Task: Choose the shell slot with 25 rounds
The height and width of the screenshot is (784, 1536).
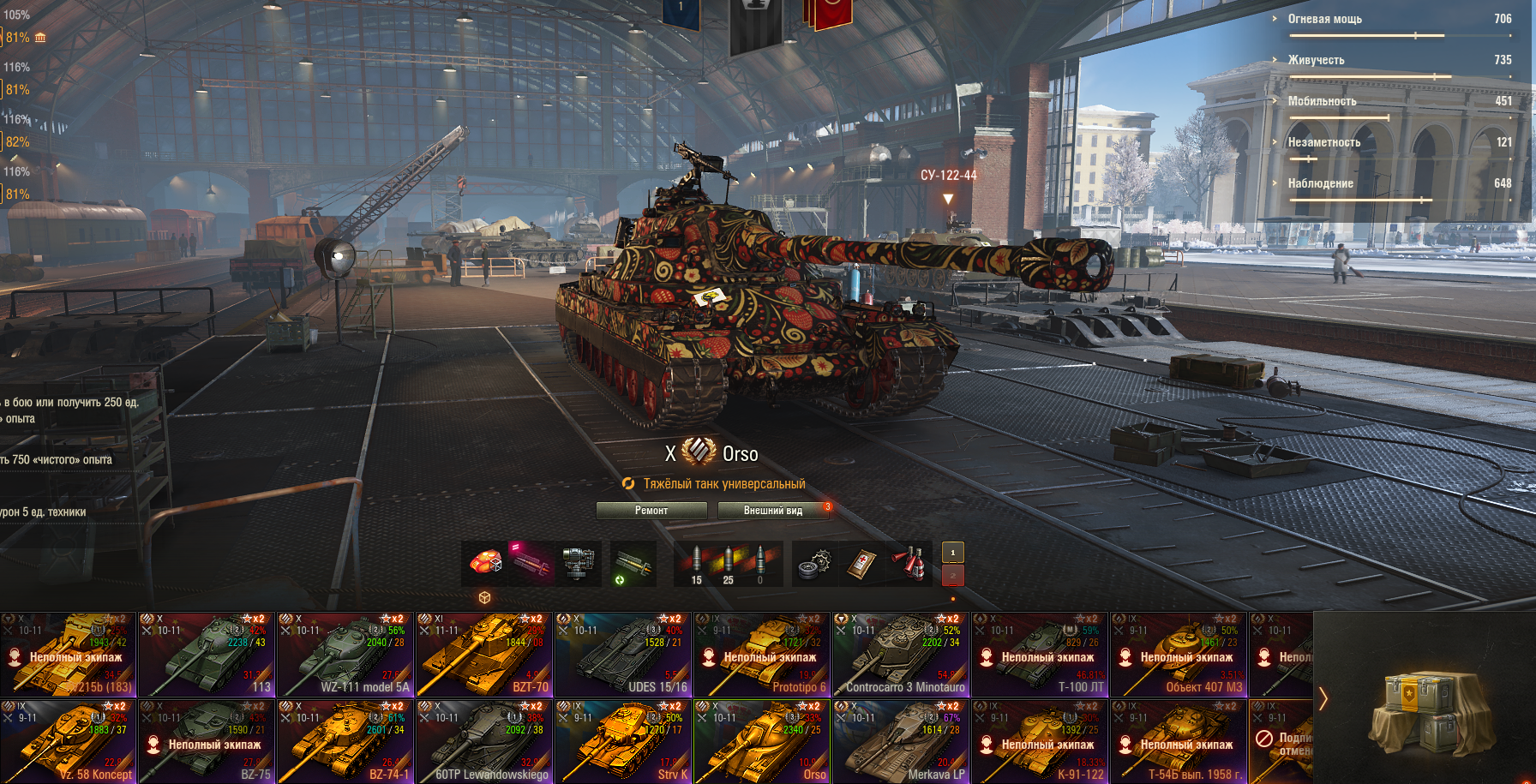Action: [x=729, y=564]
